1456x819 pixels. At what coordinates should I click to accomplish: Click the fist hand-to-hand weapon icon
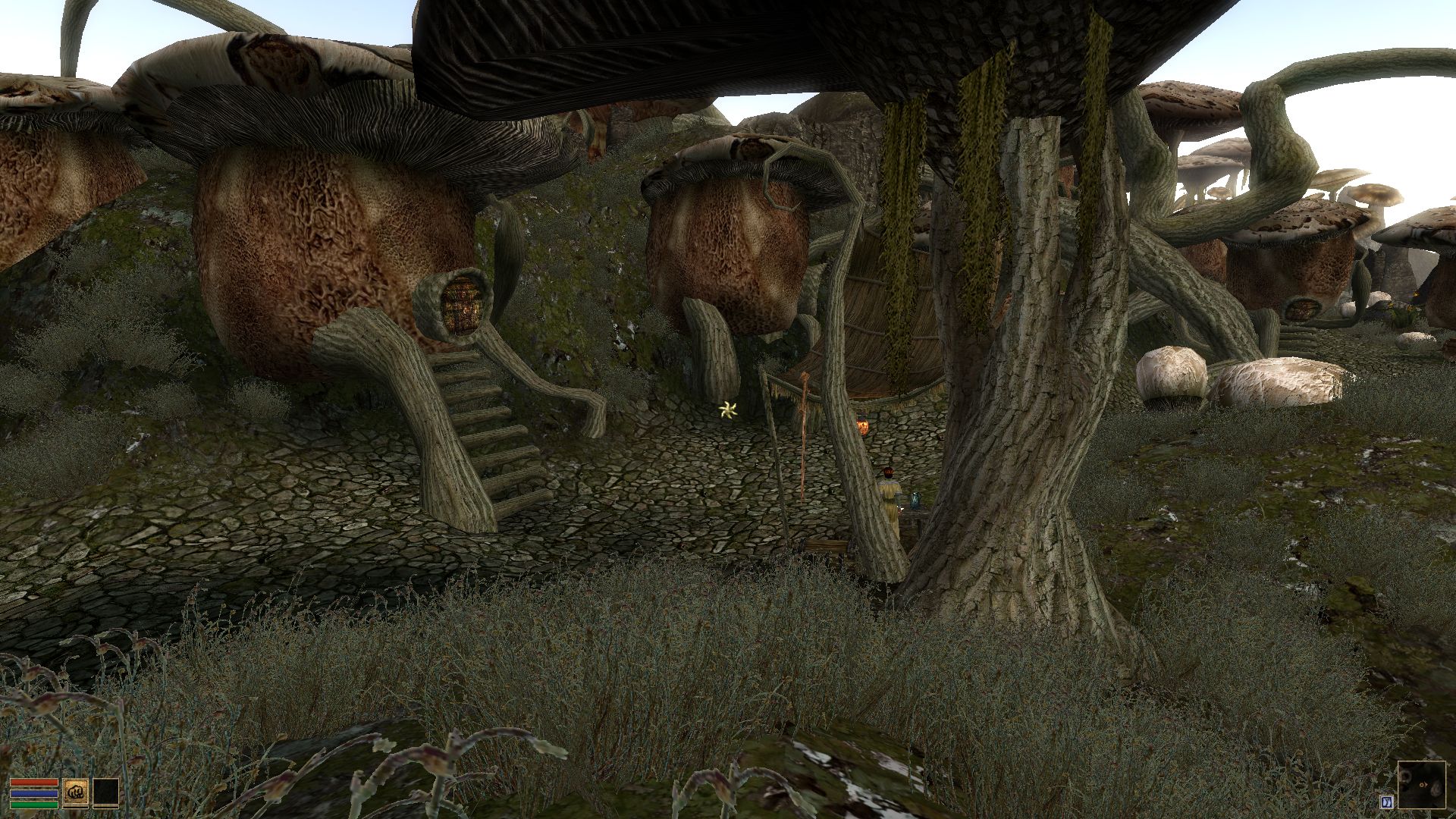76,792
